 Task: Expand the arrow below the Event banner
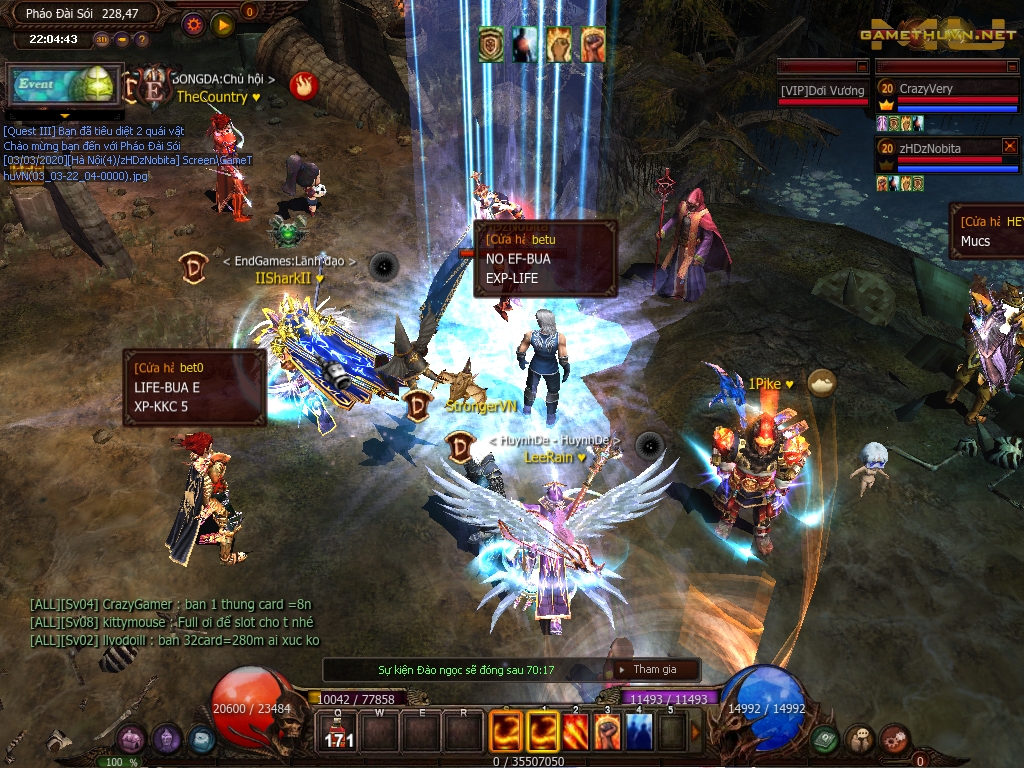pos(64,114)
